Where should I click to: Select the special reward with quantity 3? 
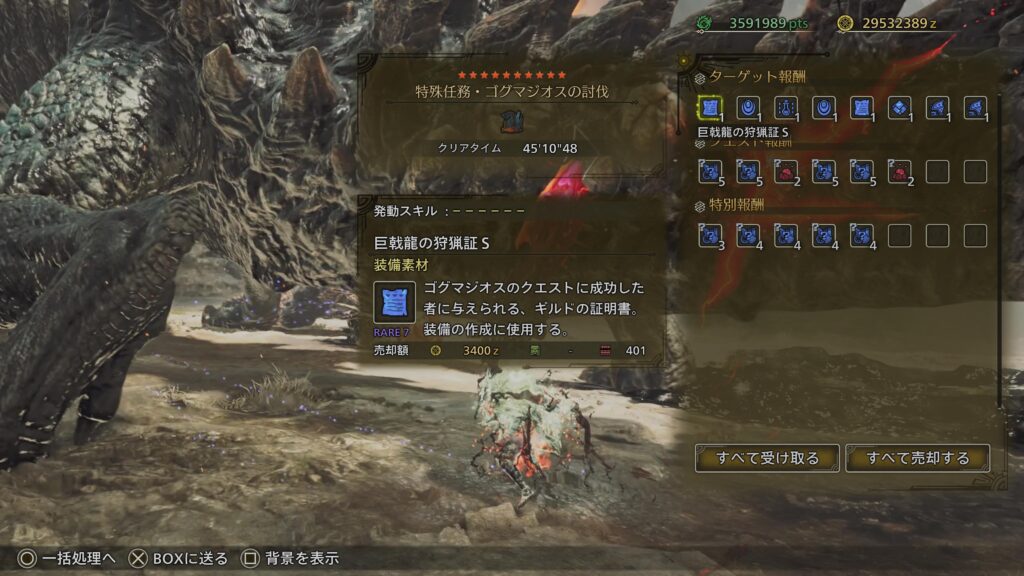point(710,235)
